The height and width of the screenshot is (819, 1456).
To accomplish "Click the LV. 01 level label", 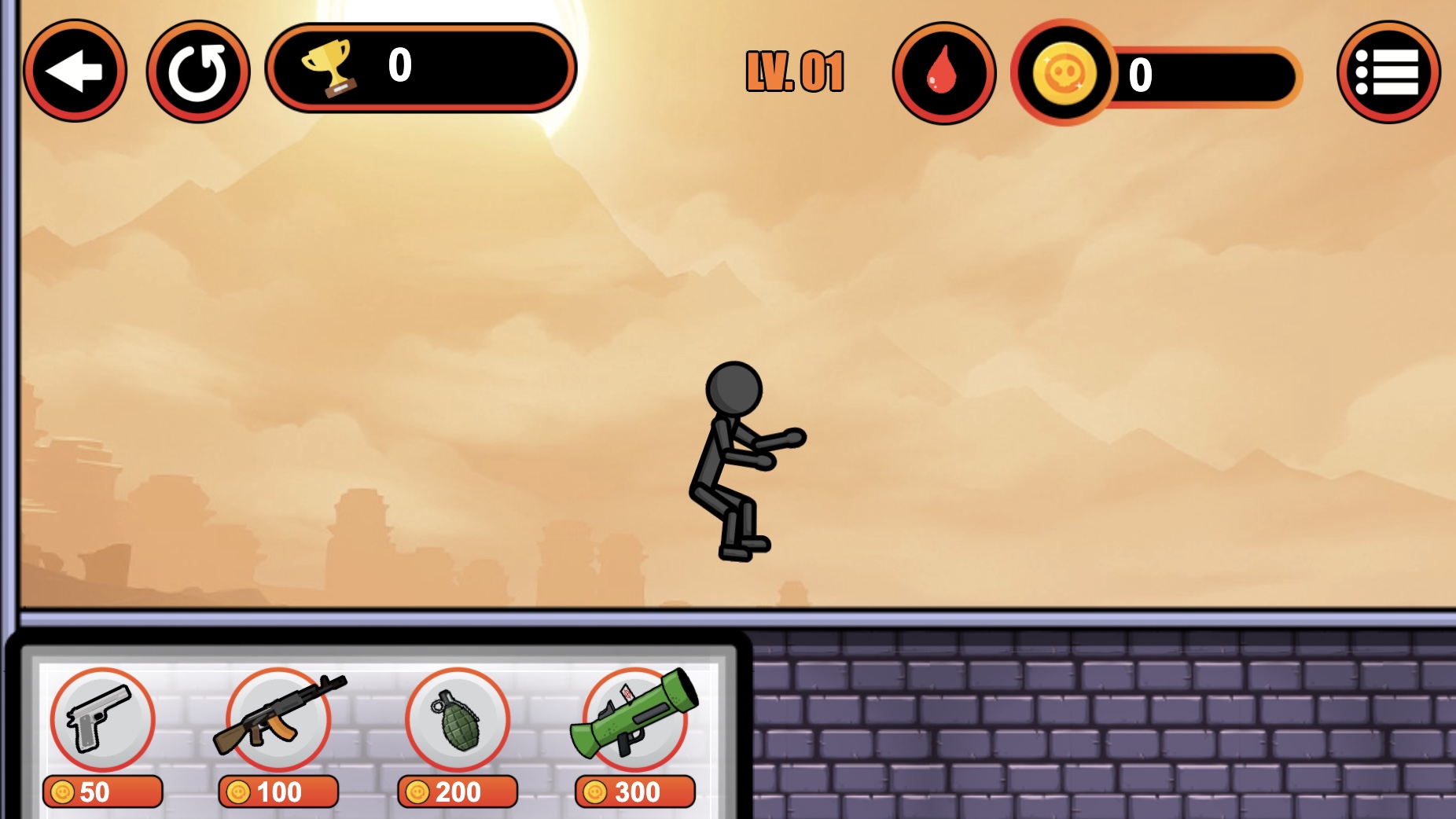I will pyautogui.click(x=794, y=71).
